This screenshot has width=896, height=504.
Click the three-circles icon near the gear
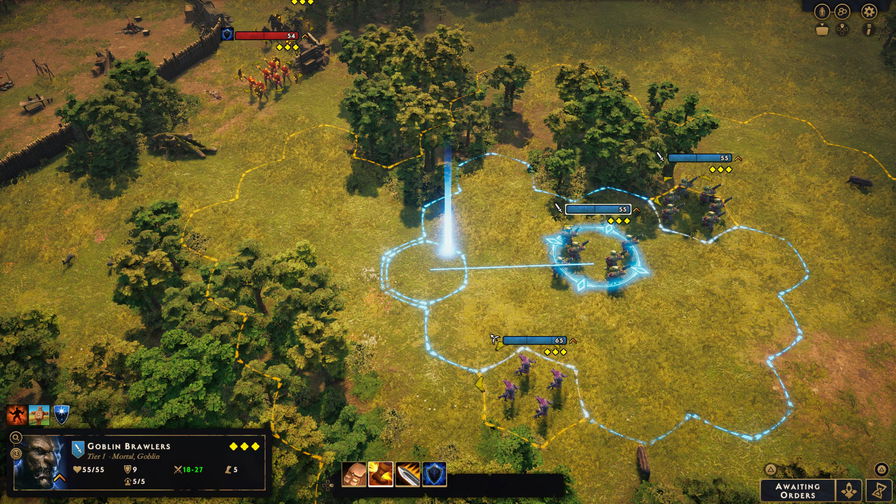(x=843, y=11)
